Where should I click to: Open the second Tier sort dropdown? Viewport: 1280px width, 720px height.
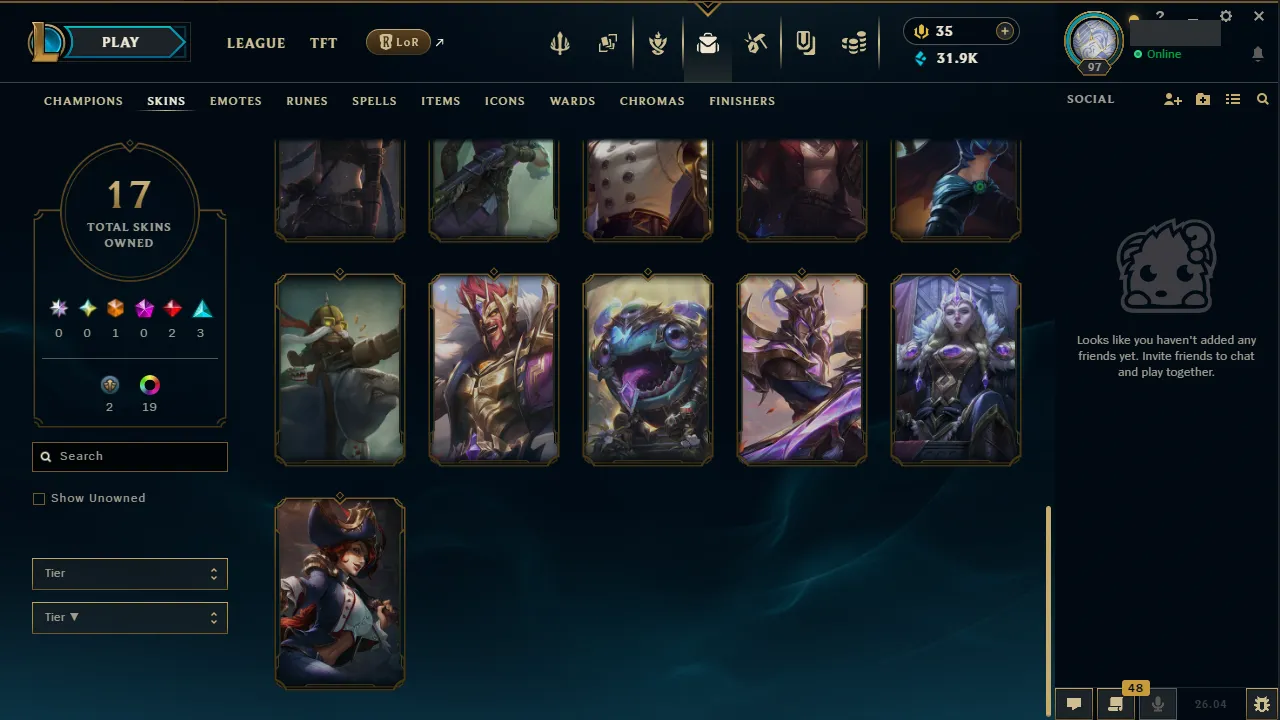click(x=129, y=617)
